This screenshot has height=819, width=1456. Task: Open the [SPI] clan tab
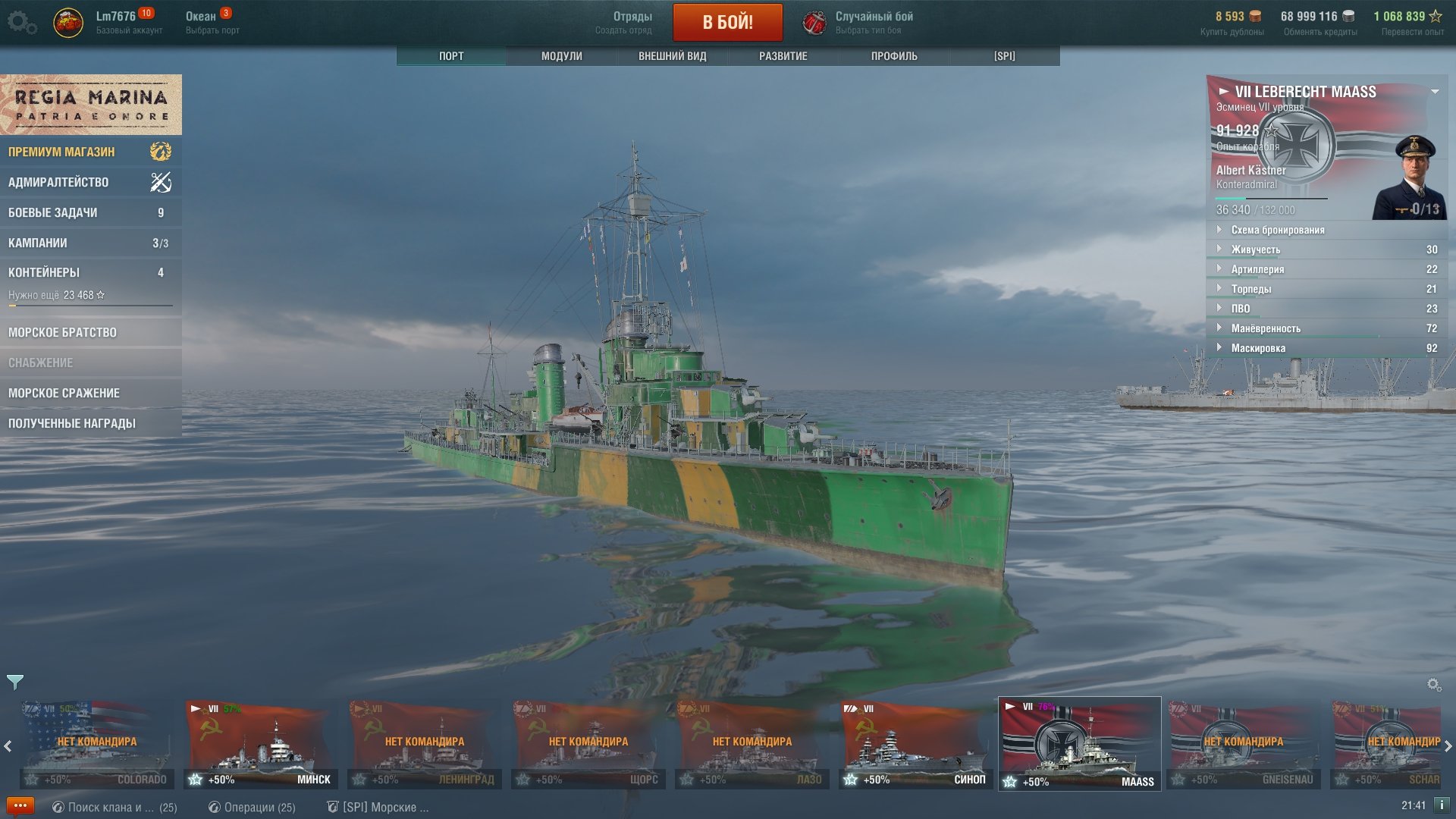tap(1004, 56)
